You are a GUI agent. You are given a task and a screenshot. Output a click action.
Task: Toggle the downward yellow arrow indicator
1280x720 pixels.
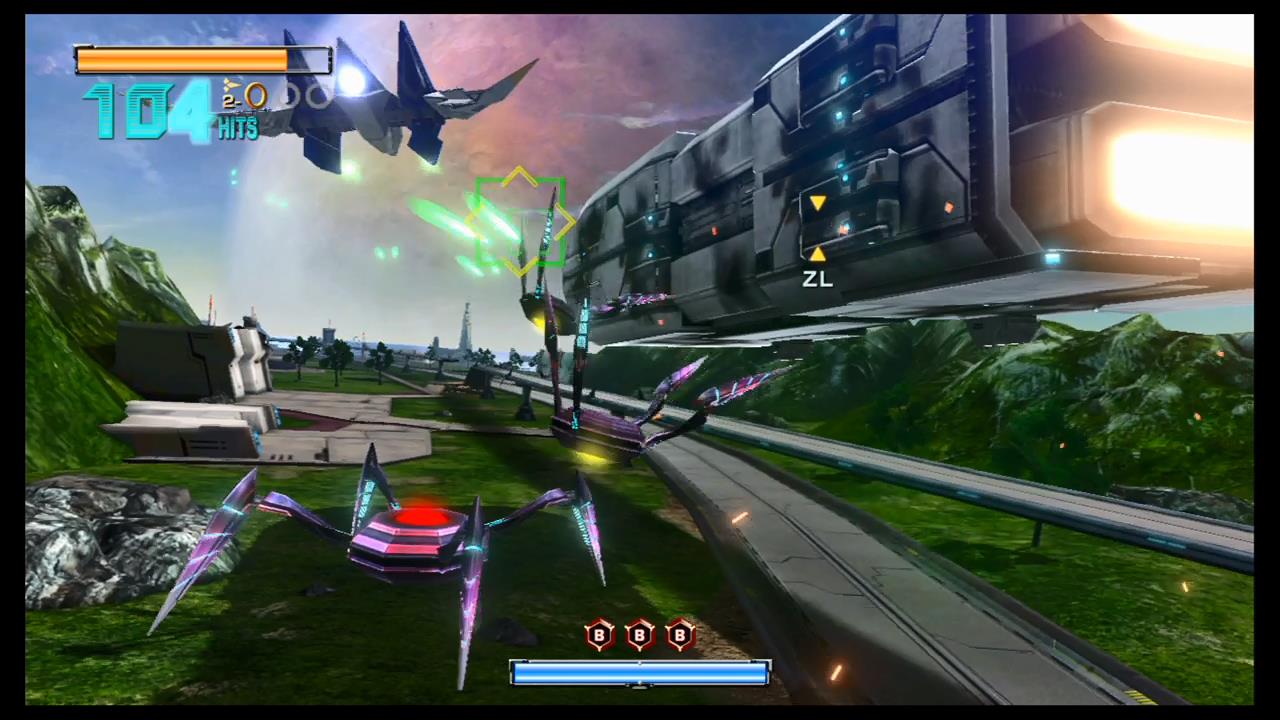818,204
